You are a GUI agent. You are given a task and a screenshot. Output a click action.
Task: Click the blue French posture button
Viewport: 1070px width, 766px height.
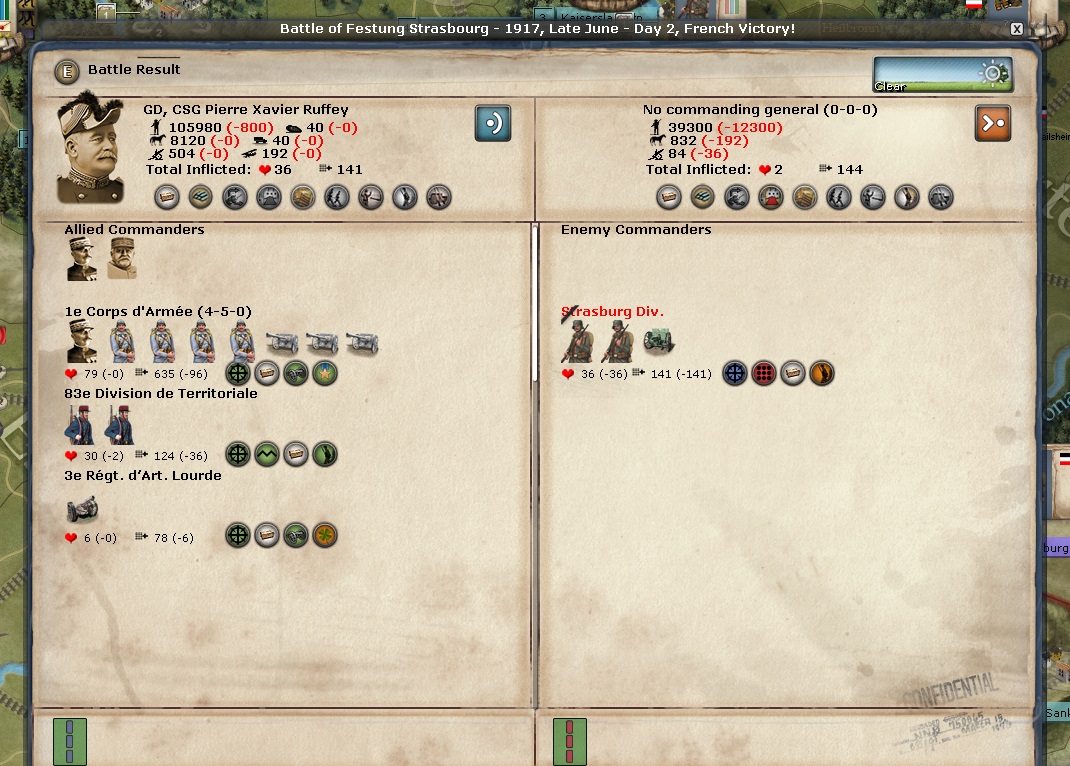[492, 123]
